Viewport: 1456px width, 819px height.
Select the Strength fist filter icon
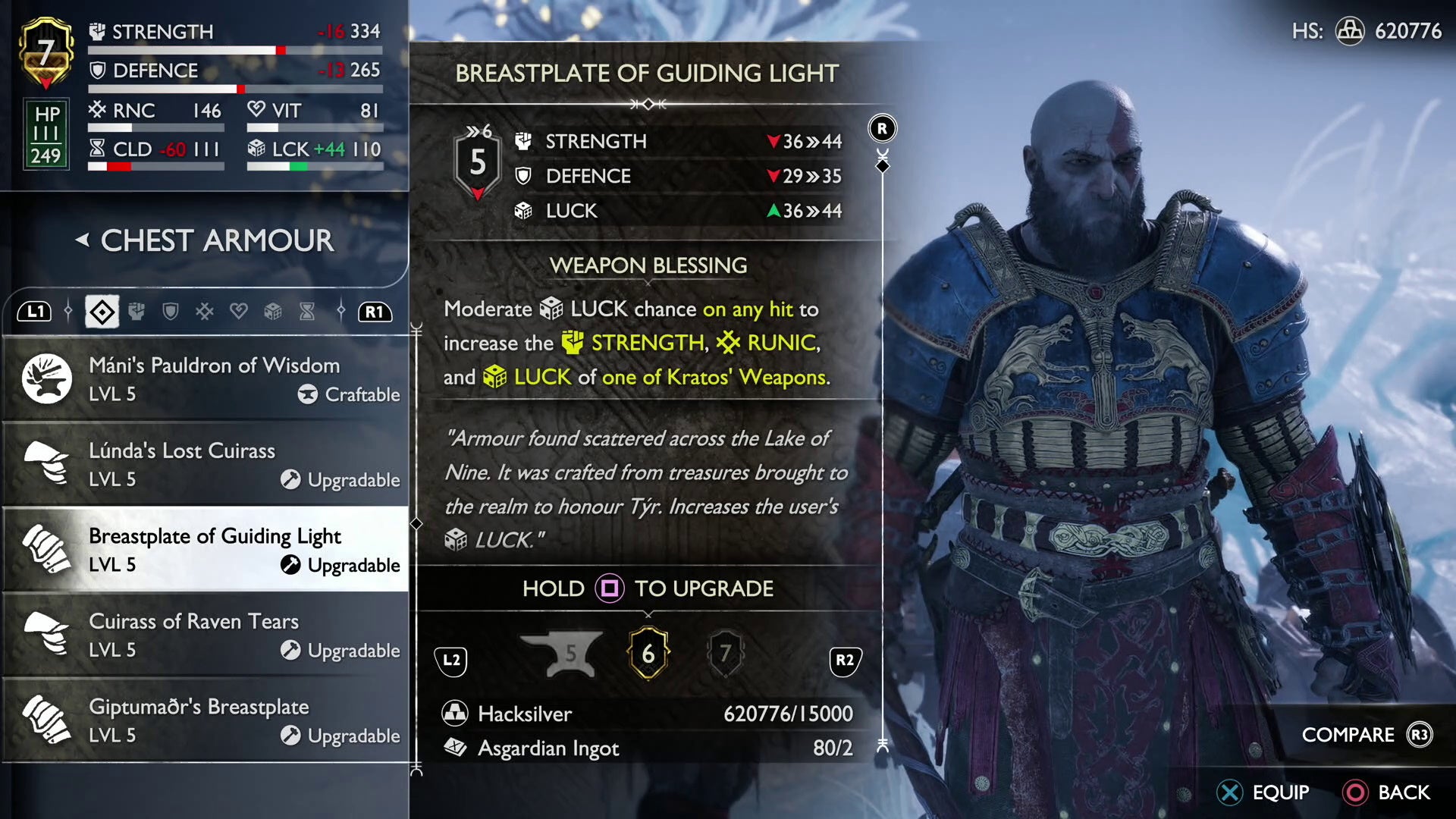coord(137,311)
